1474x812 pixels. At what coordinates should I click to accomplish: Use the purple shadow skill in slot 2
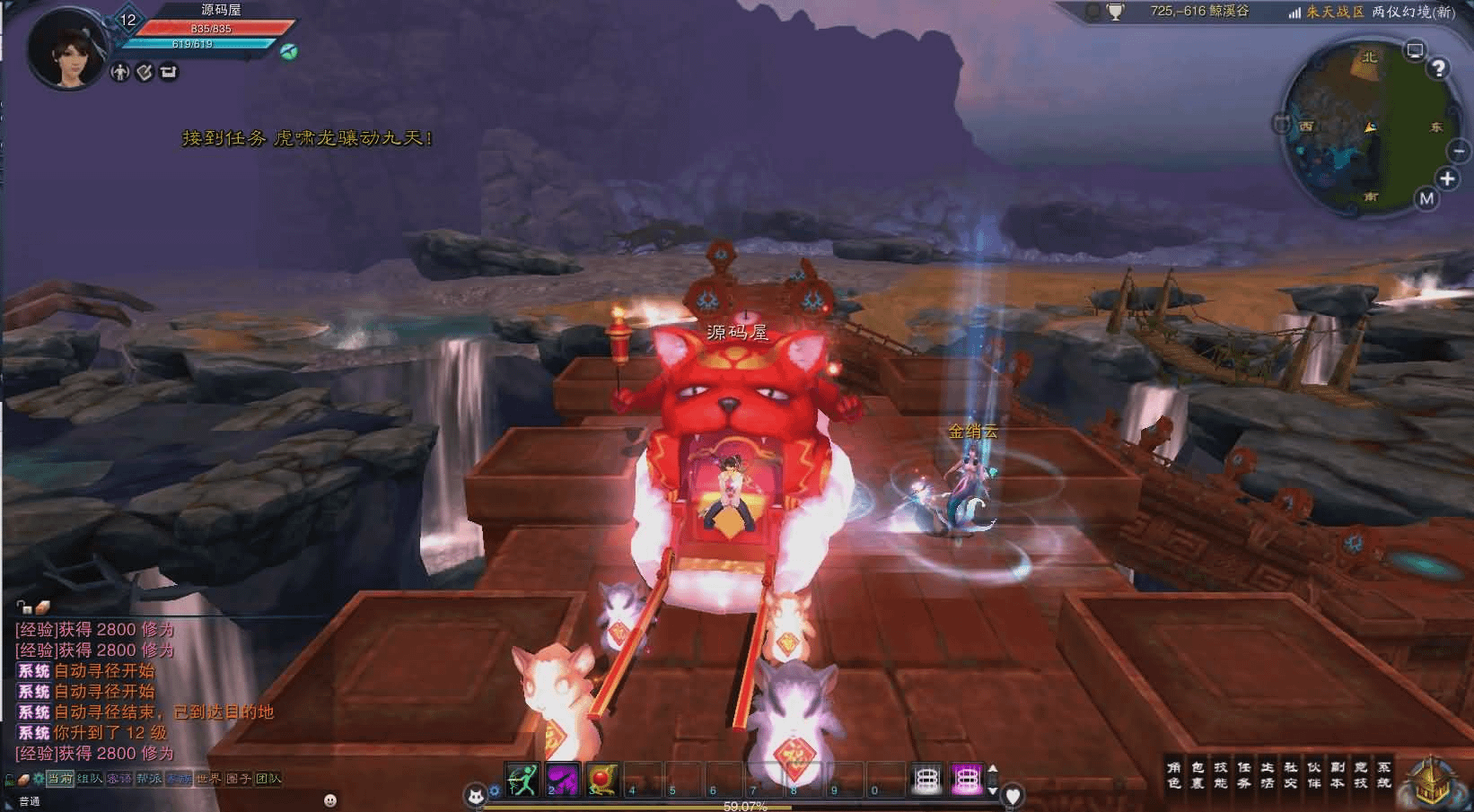pyautogui.click(x=563, y=780)
